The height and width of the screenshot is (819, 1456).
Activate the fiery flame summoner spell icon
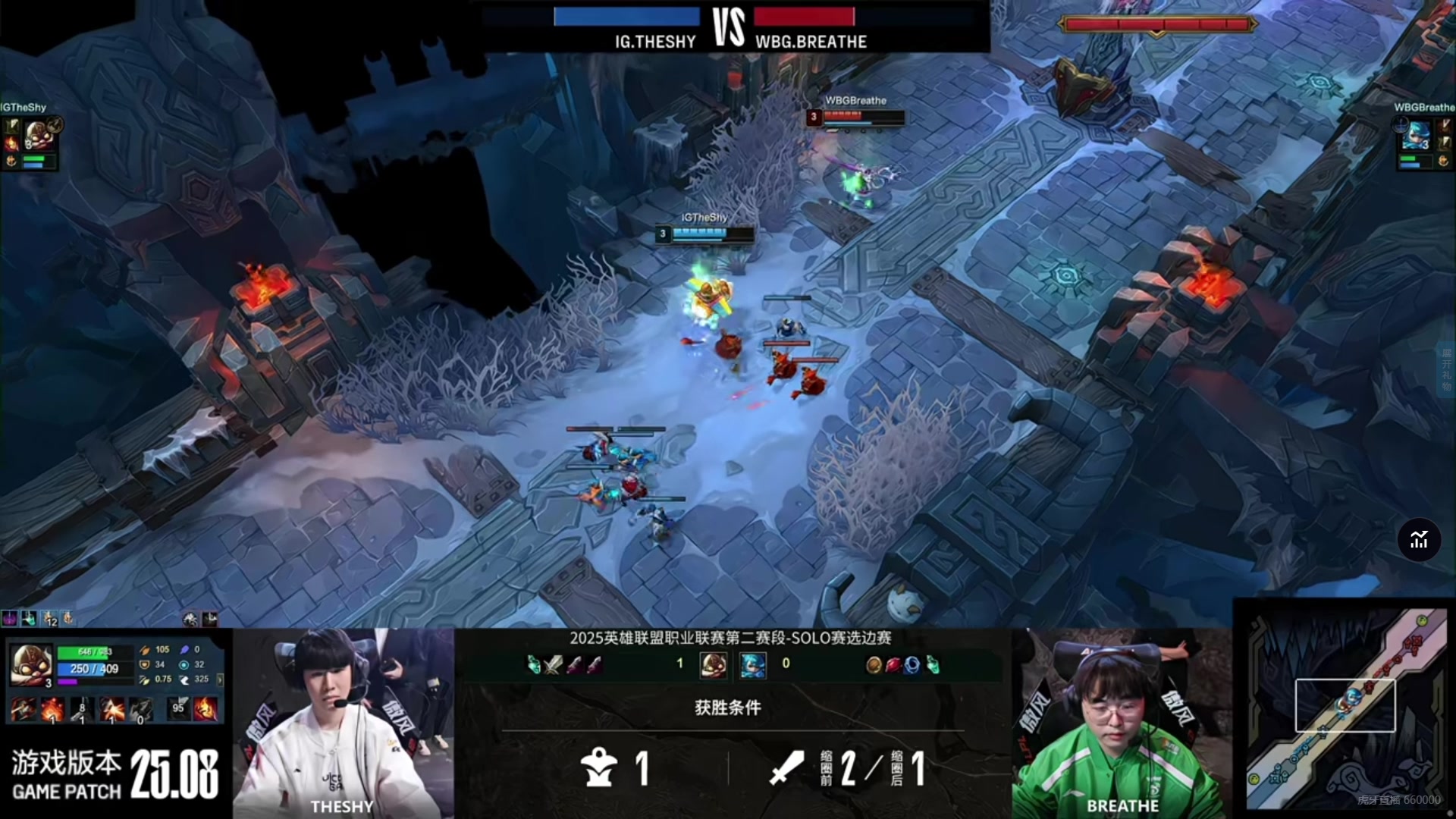coord(206,709)
